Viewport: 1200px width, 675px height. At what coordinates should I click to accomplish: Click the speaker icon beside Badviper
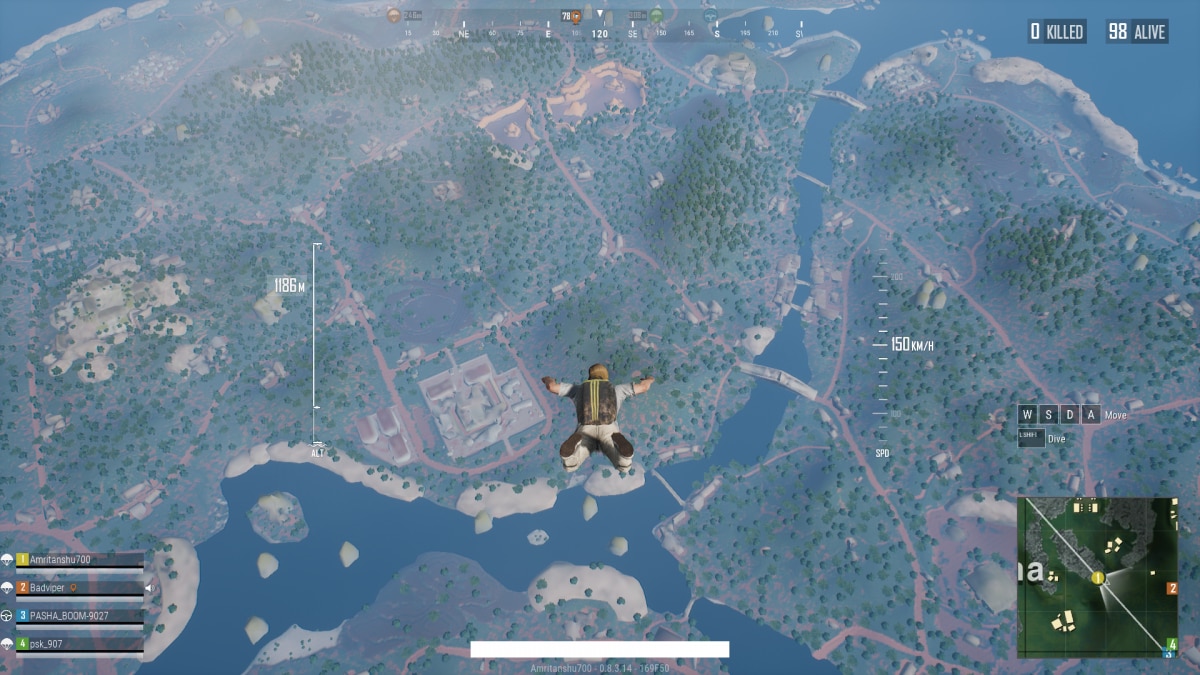148,588
